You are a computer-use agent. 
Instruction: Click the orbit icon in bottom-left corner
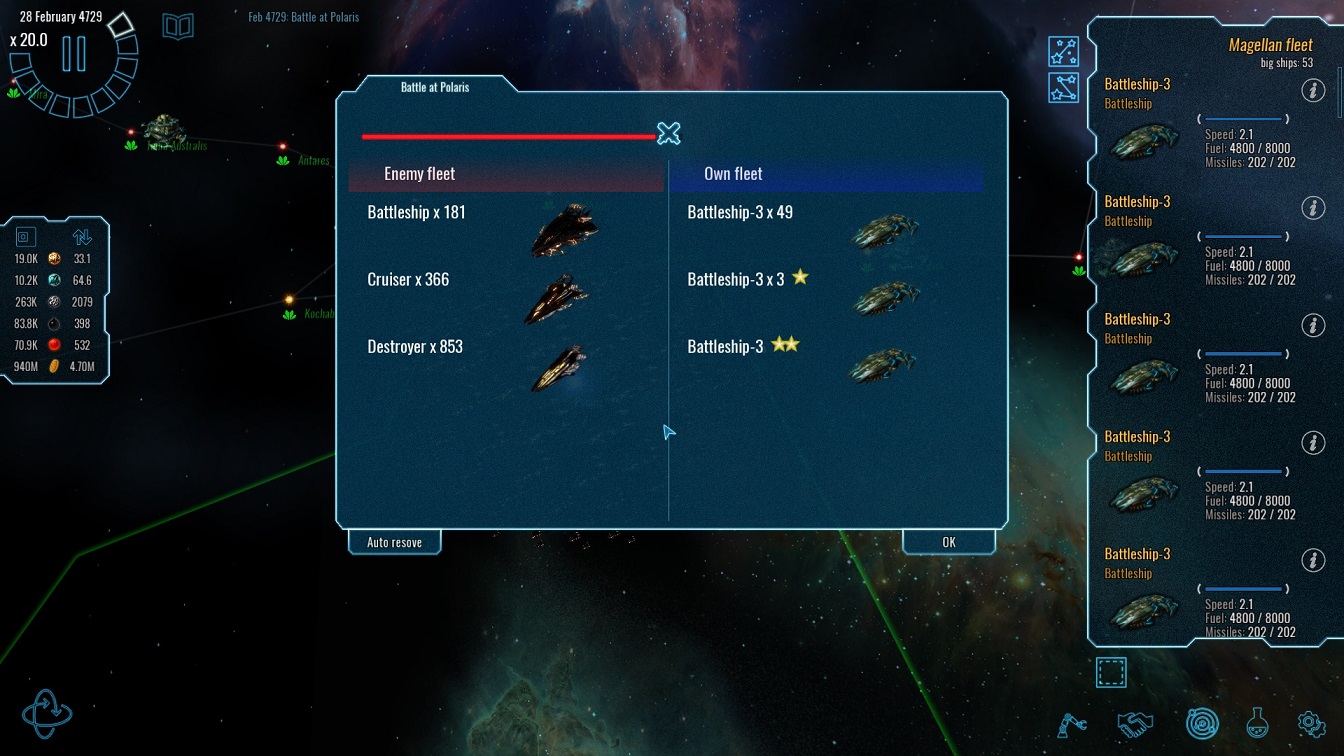click(x=47, y=712)
